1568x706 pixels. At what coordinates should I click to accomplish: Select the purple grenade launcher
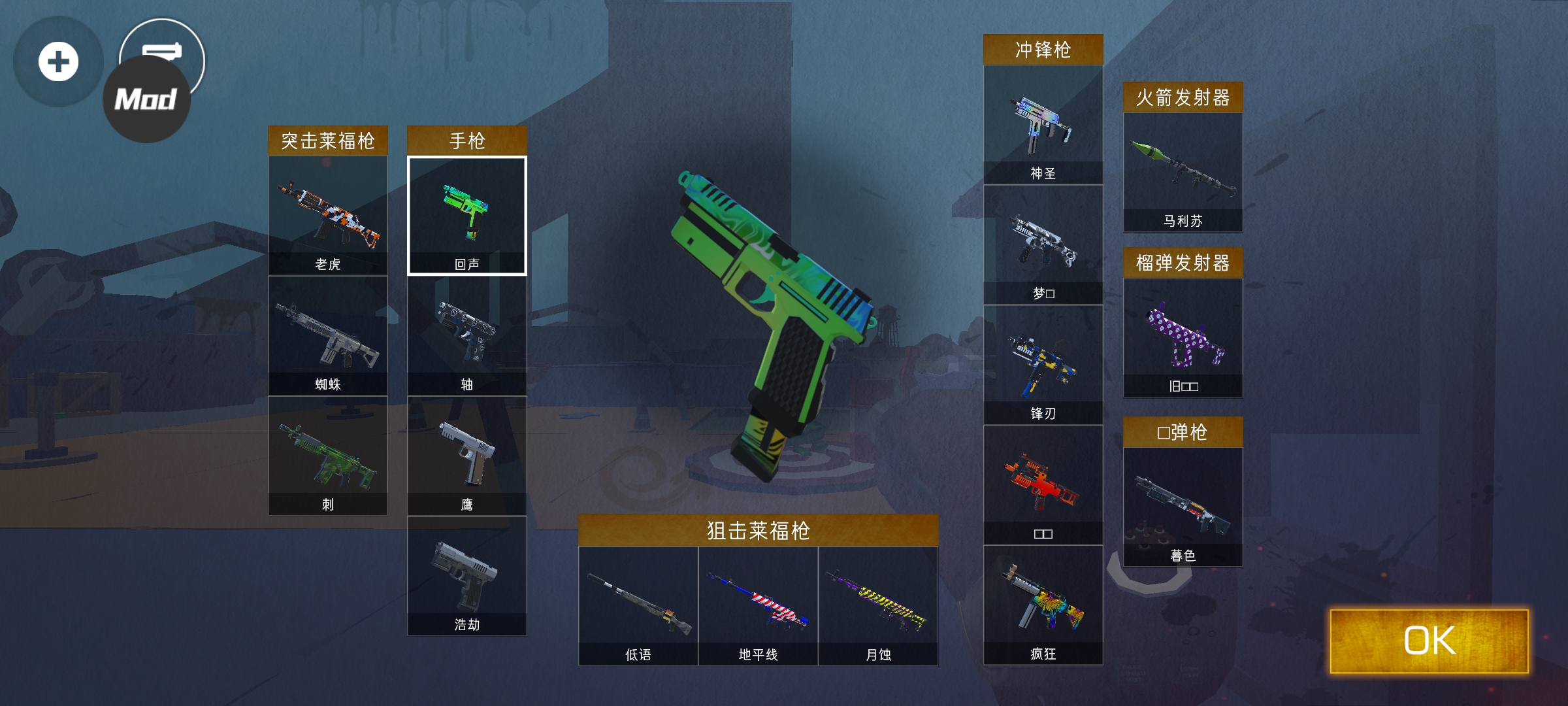(1183, 338)
